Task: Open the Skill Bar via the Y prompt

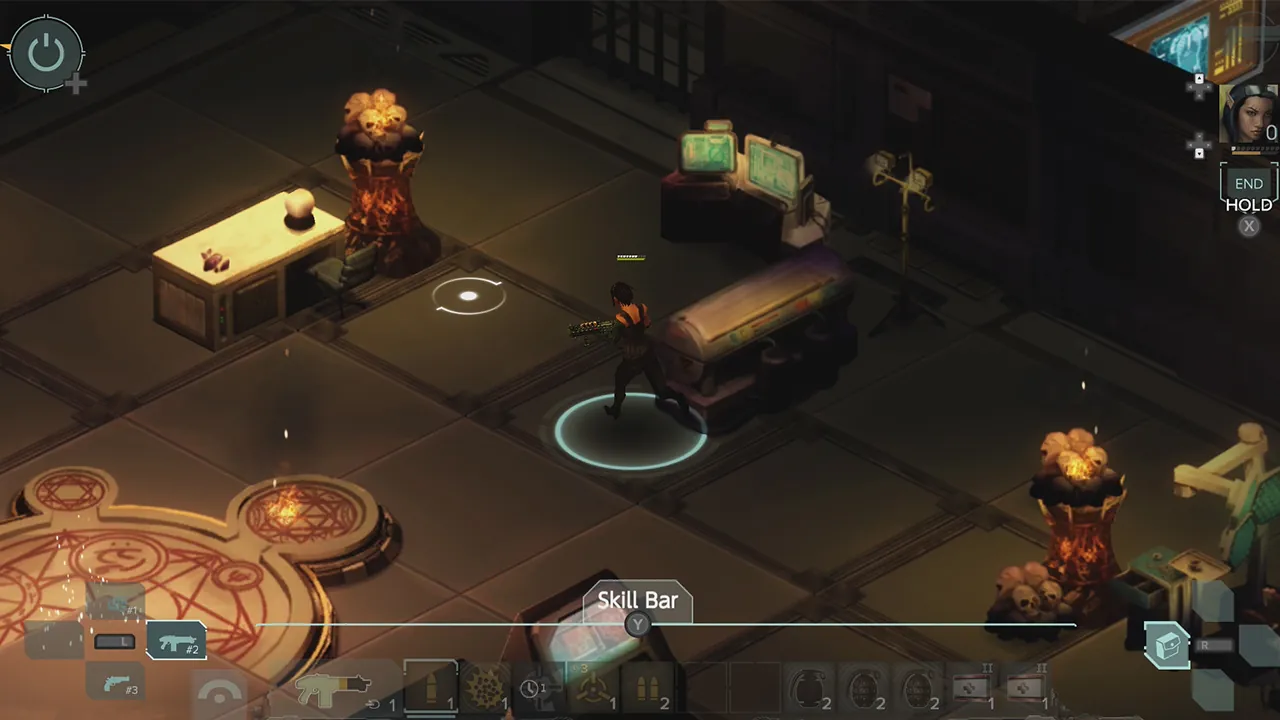Action: 637,625
